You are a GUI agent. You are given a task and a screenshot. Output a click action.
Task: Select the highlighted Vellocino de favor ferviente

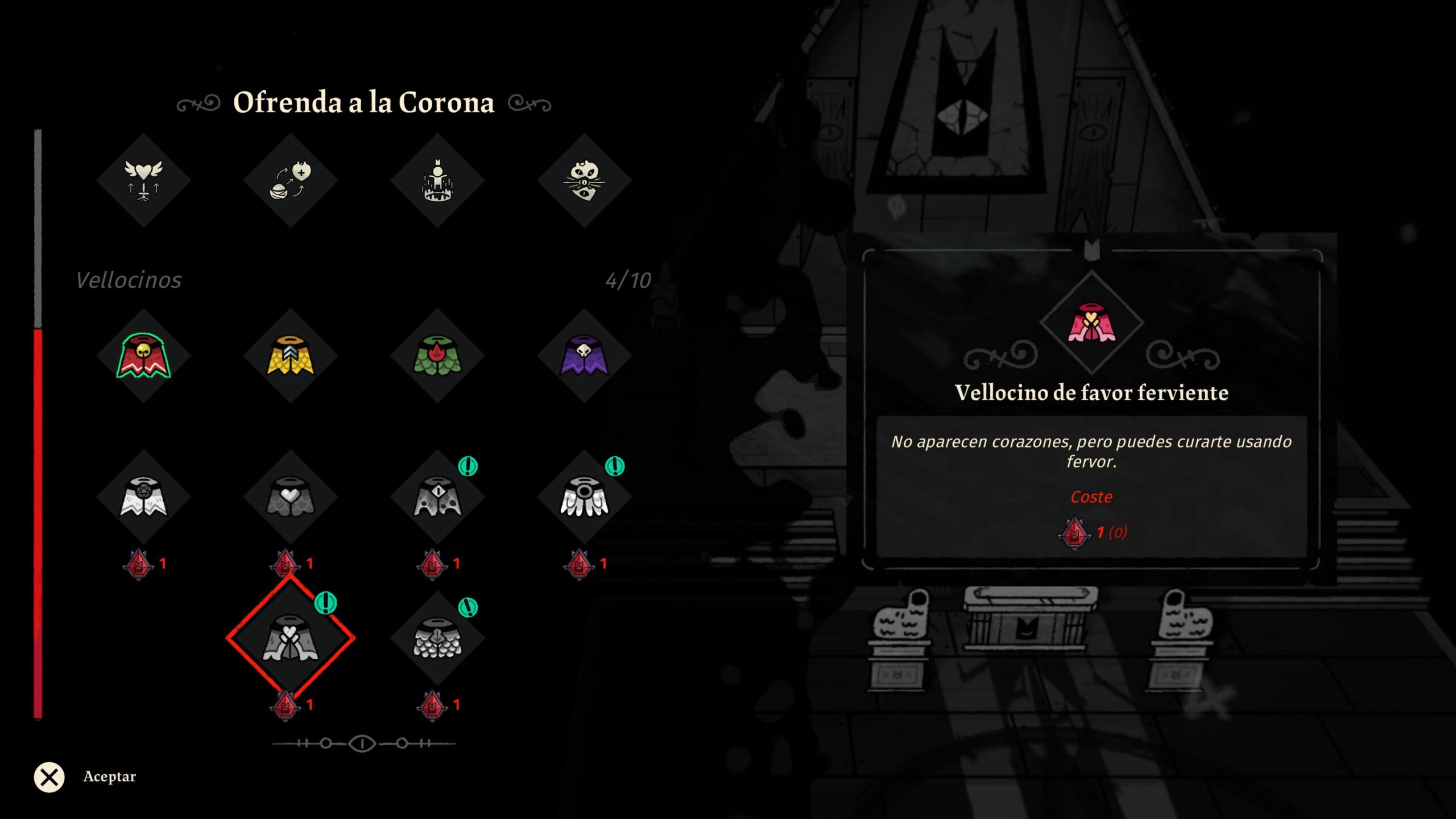[x=290, y=638]
